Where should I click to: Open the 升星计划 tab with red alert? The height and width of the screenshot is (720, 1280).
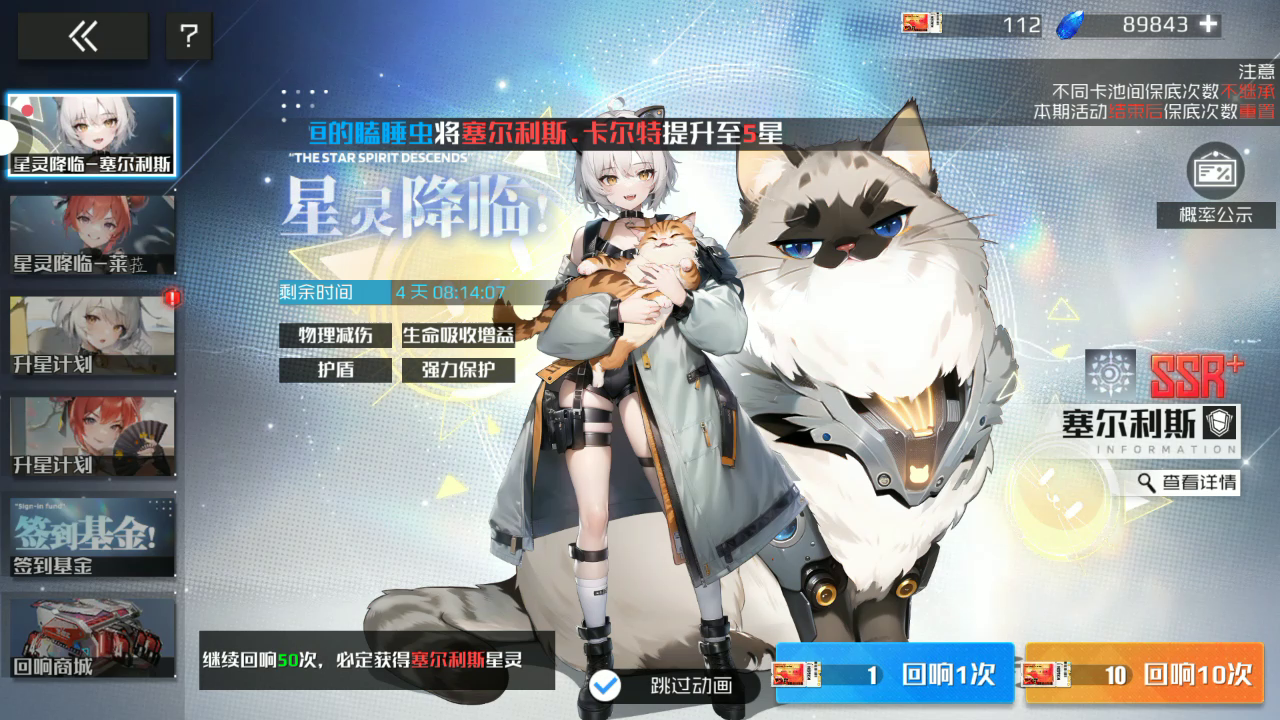tap(92, 335)
